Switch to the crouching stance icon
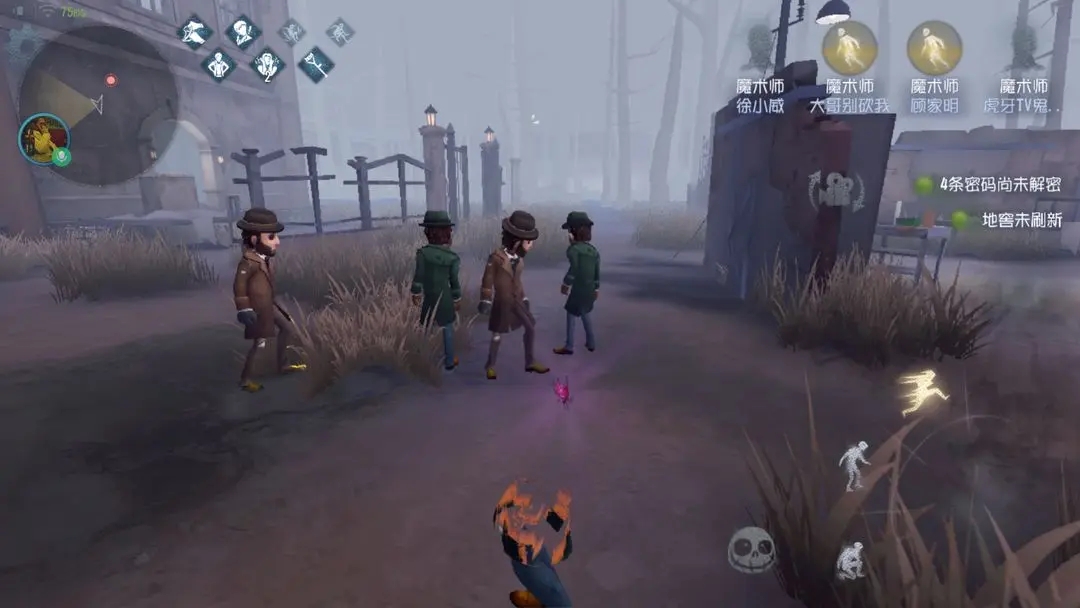Image resolution: width=1080 pixels, height=608 pixels. (850, 561)
